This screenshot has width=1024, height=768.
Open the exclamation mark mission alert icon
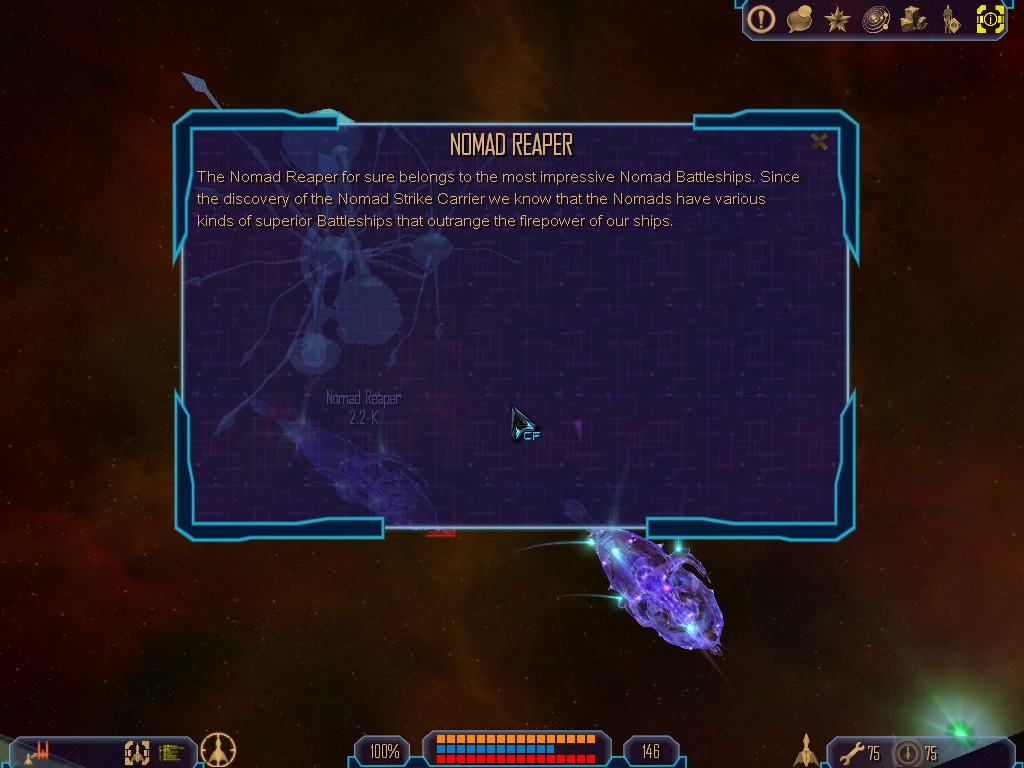pyautogui.click(x=761, y=19)
